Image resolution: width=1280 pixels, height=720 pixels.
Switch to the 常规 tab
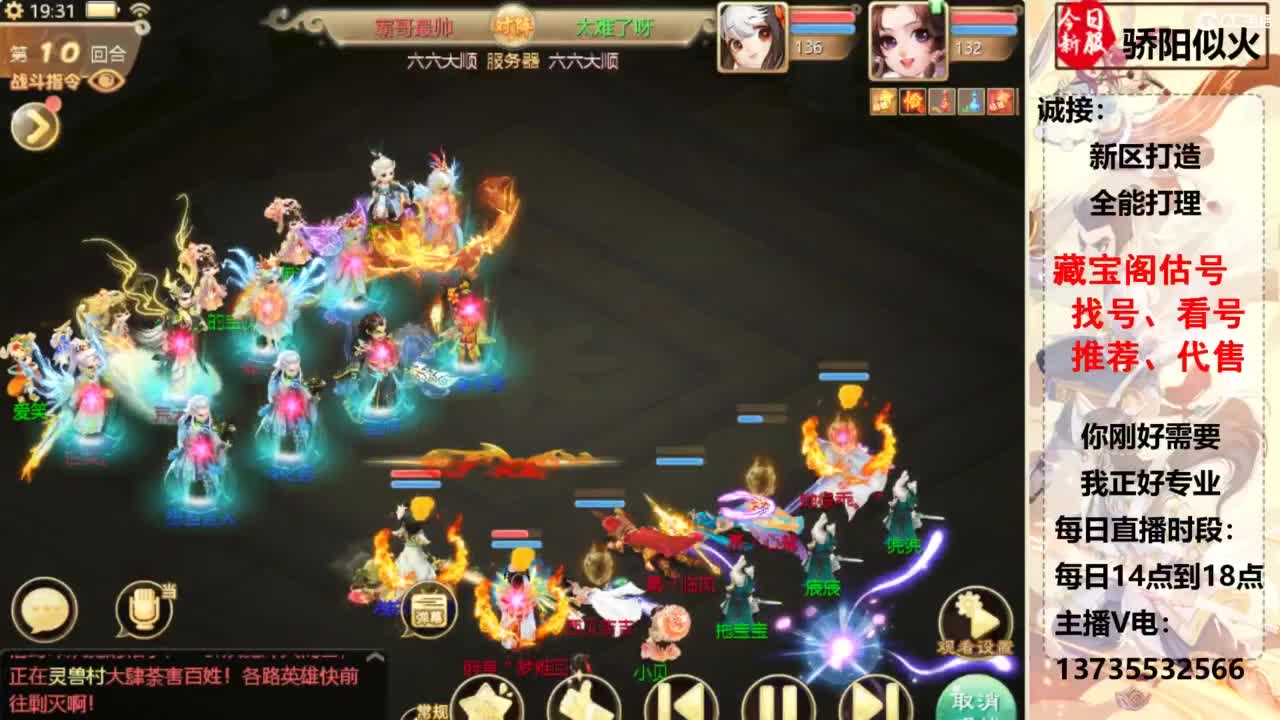(430, 711)
